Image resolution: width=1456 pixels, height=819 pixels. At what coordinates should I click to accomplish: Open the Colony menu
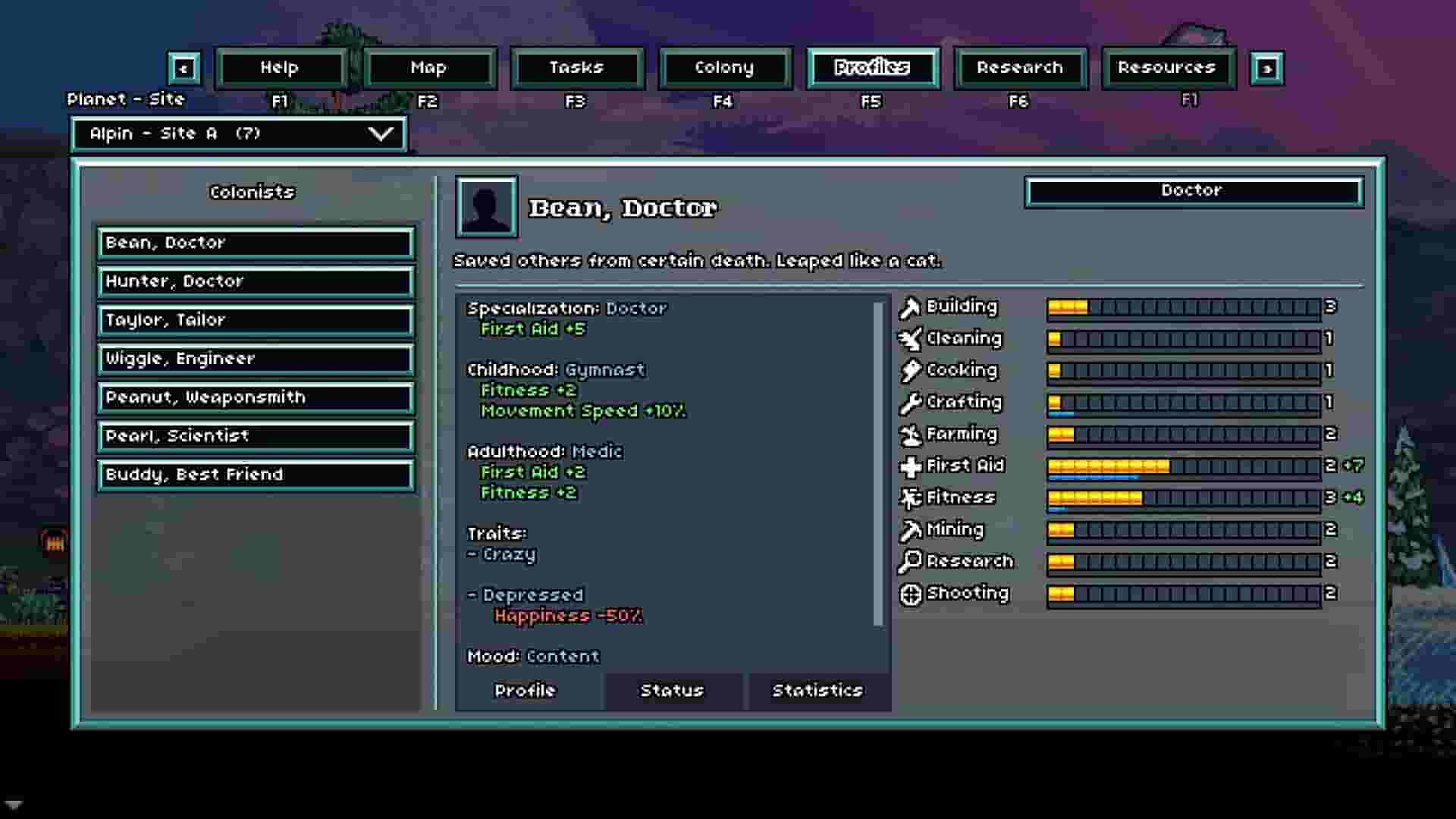tap(724, 67)
